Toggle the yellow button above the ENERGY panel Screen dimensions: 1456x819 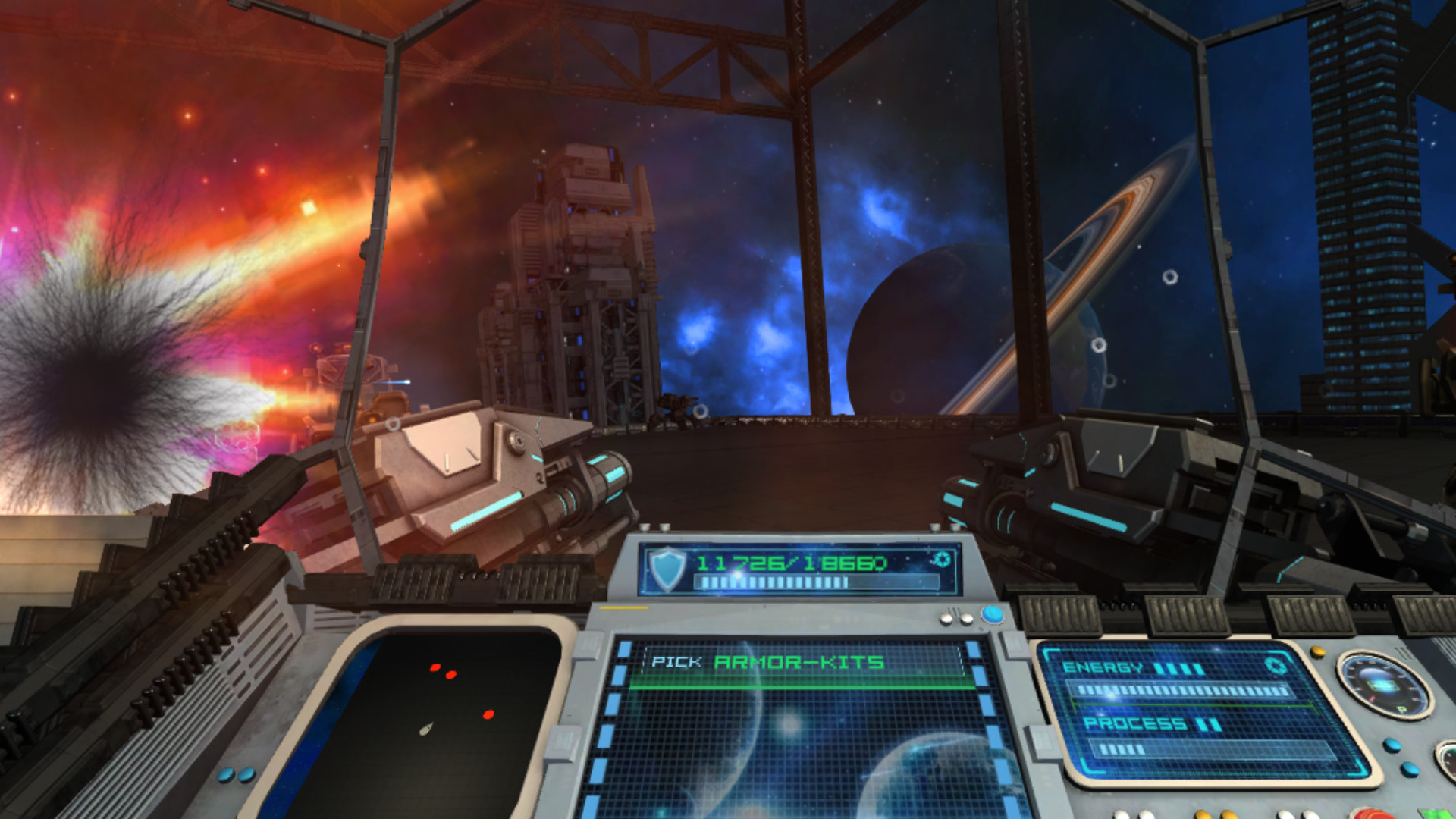point(1316,652)
